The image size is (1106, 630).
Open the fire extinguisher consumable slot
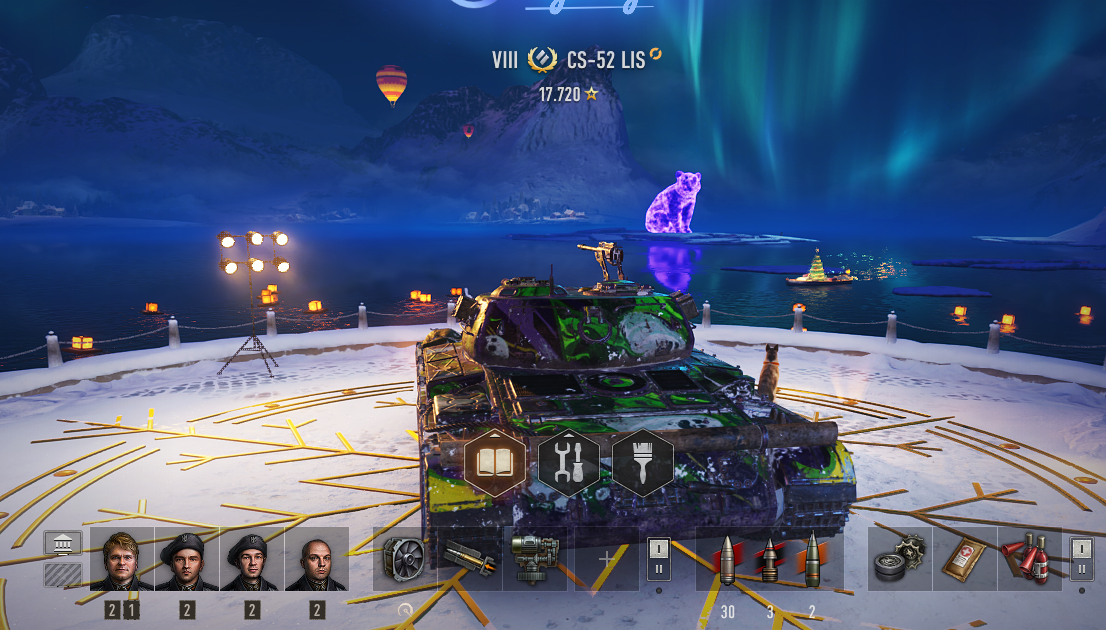coord(1029,559)
